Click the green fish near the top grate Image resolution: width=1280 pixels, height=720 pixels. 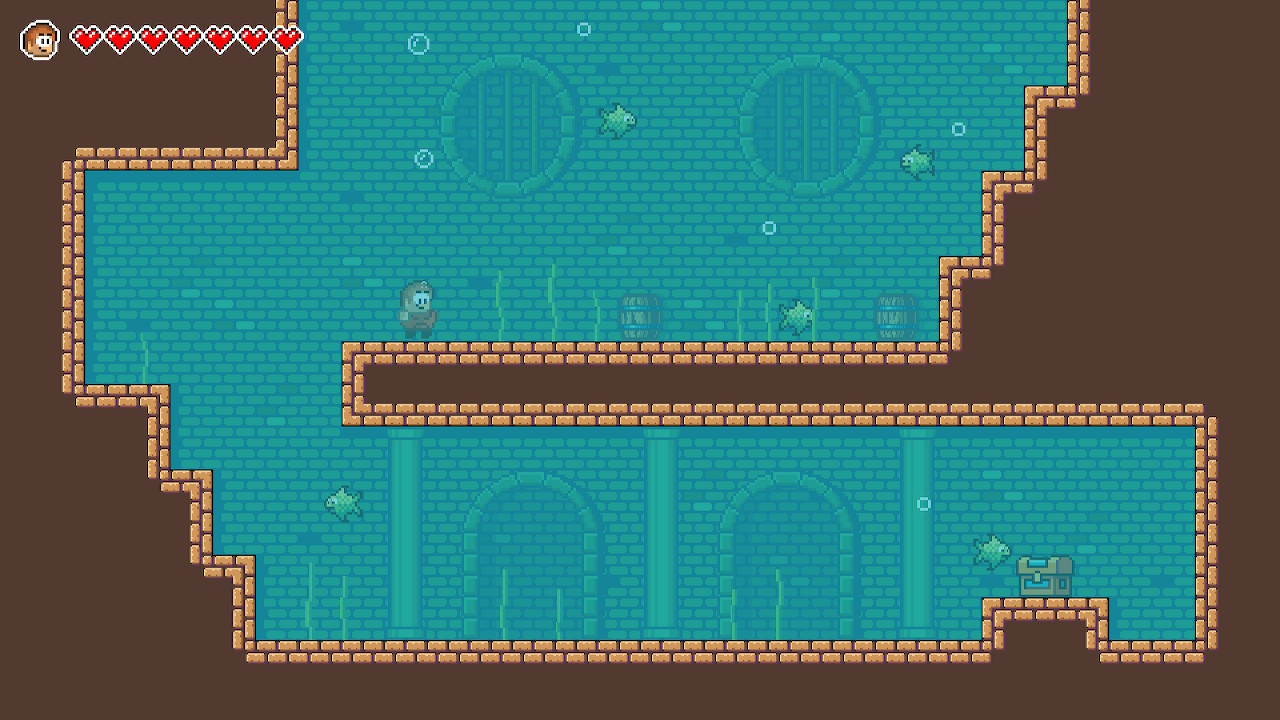tap(618, 121)
